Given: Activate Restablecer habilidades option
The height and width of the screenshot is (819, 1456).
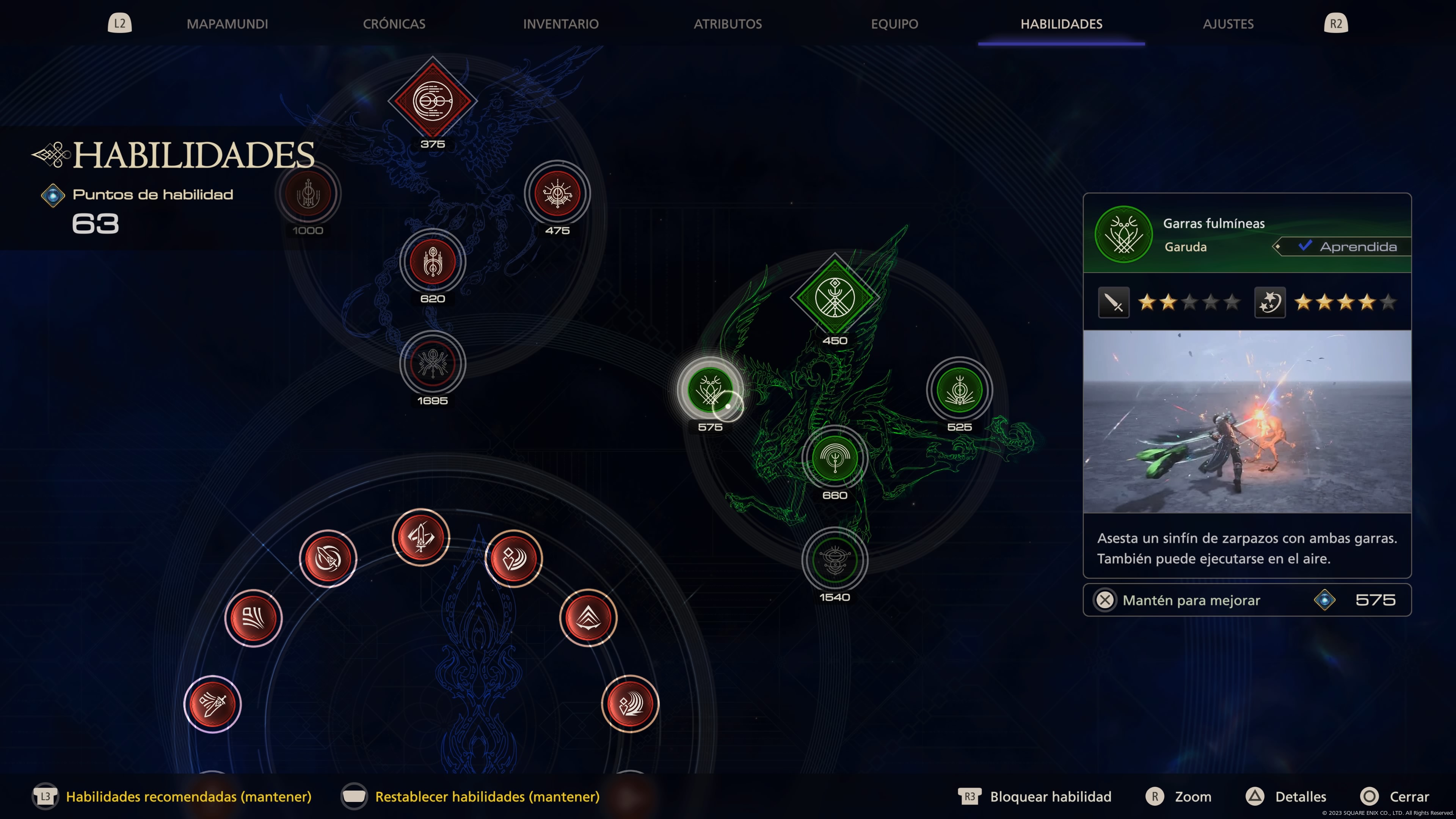Looking at the screenshot, I should point(486,796).
